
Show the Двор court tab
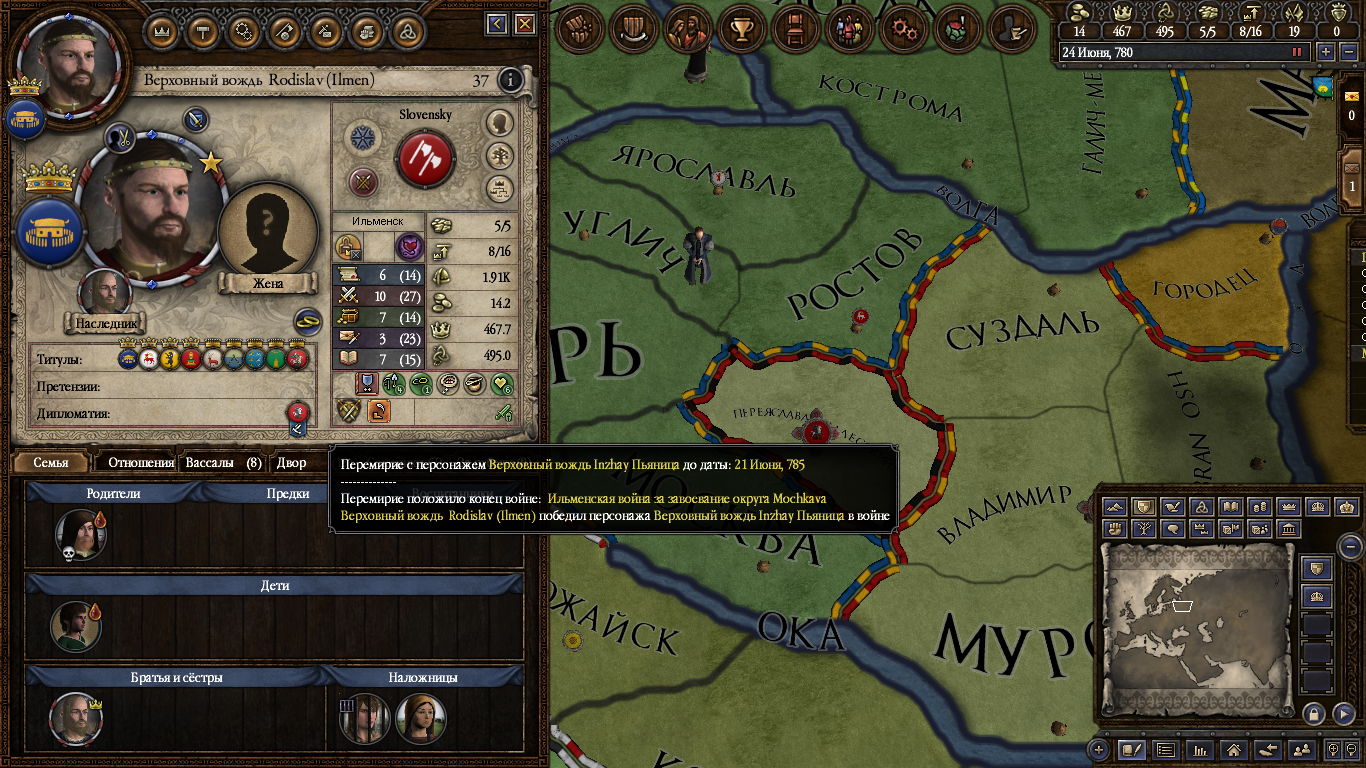pyautogui.click(x=292, y=463)
